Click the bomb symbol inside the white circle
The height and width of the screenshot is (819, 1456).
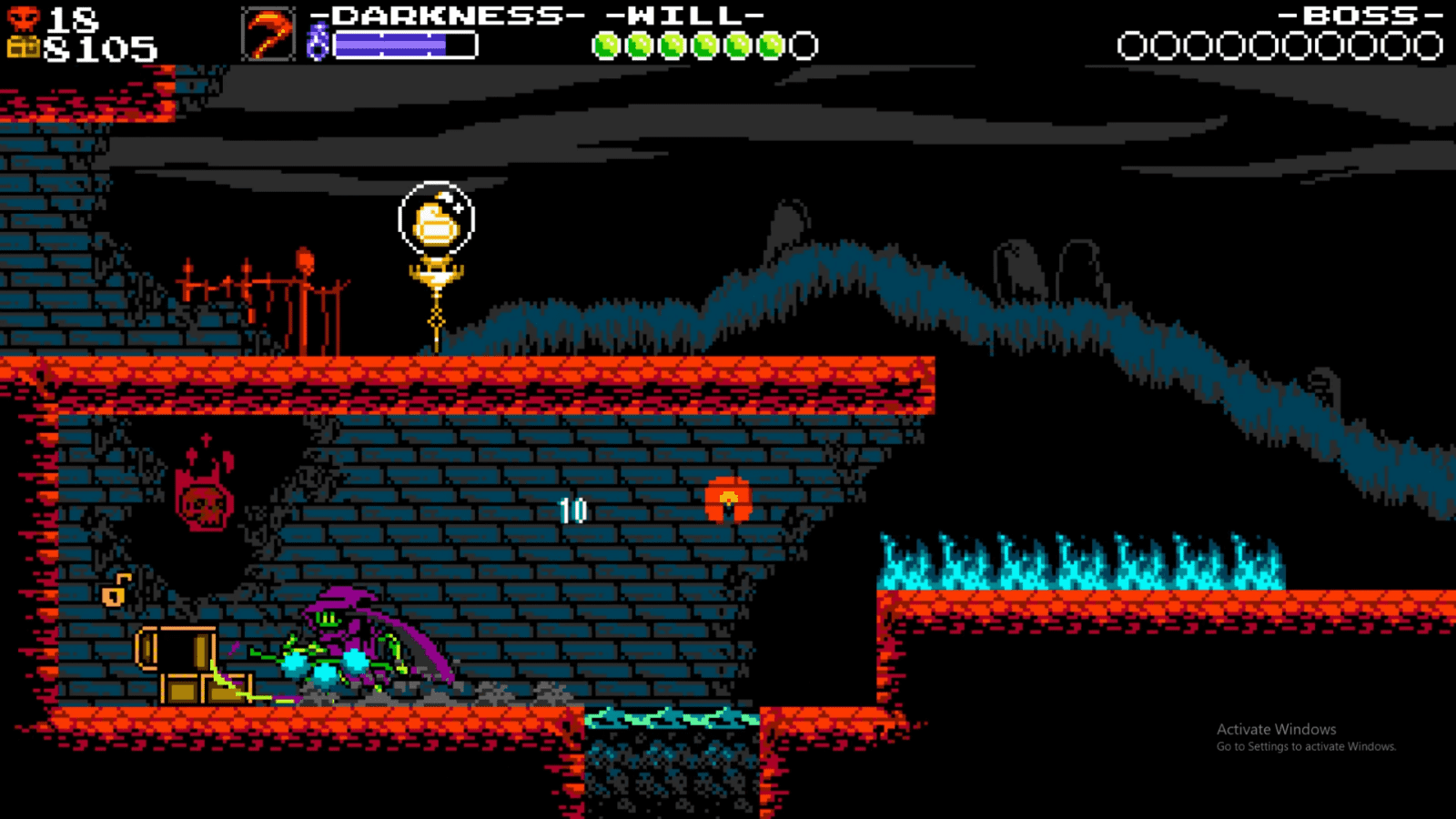tap(435, 221)
